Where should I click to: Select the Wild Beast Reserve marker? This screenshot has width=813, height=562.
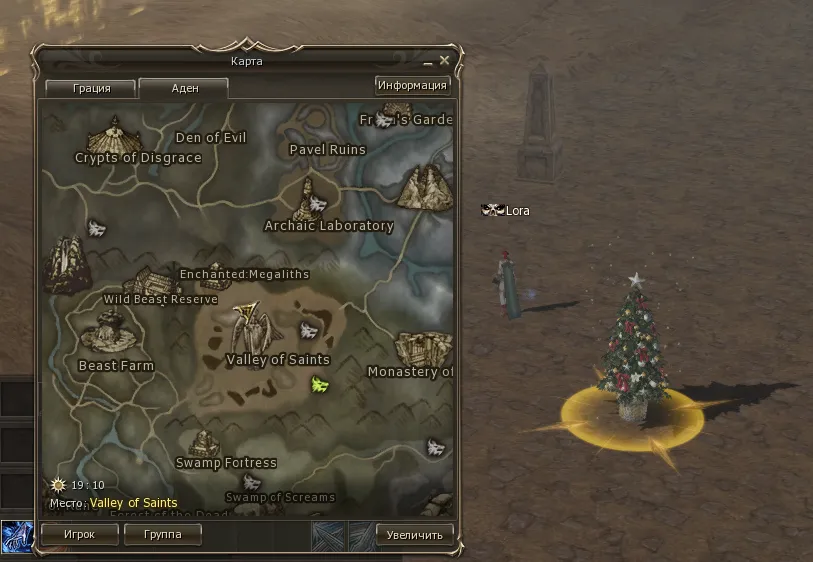pyautogui.click(x=152, y=280)
